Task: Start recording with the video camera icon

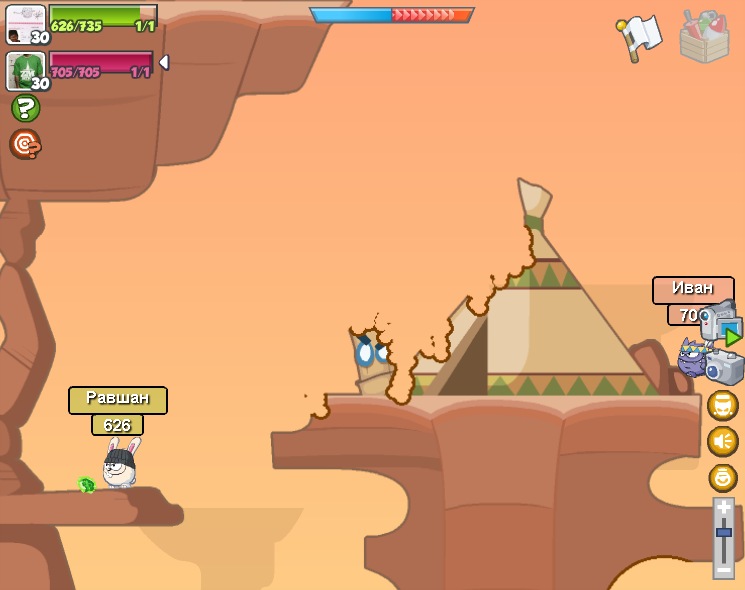Action: (x=720, y=326)
